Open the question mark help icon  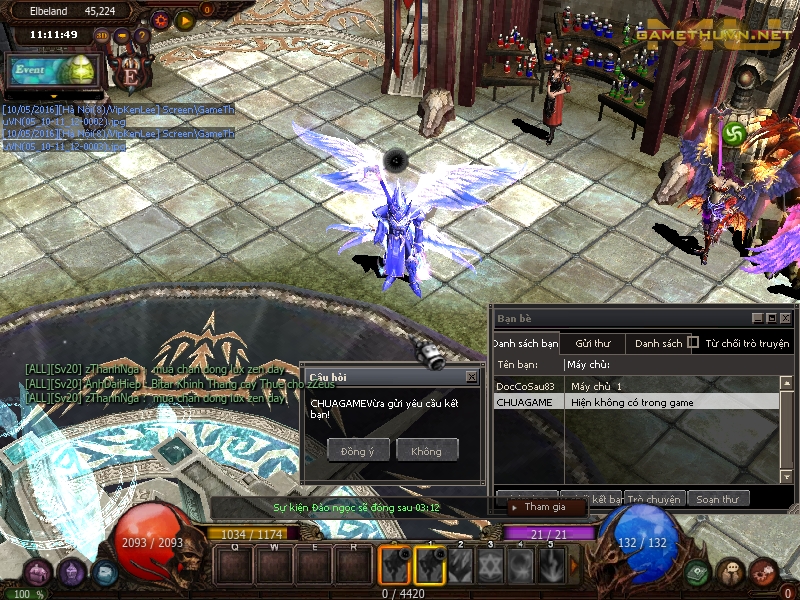(x=142, y=36)
